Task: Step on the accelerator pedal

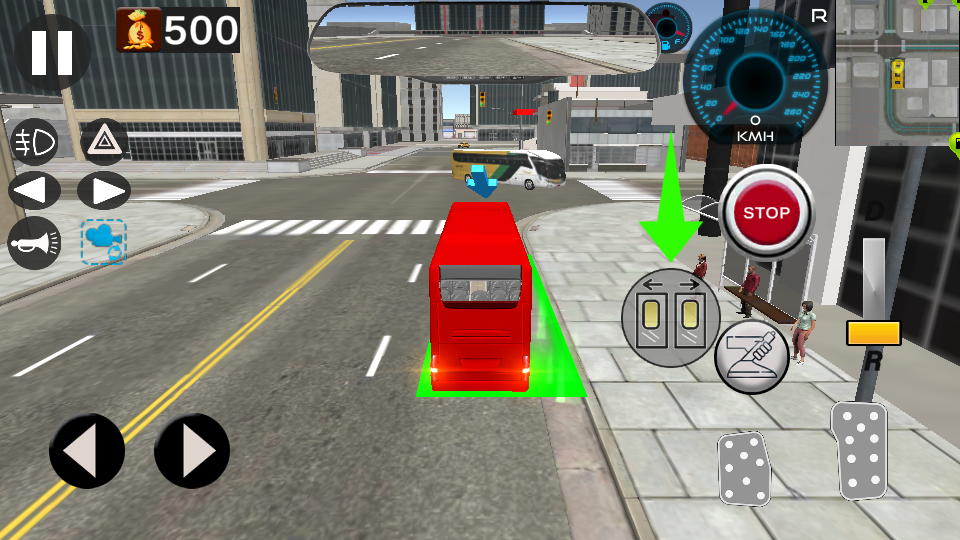Action: coord(860,450)
